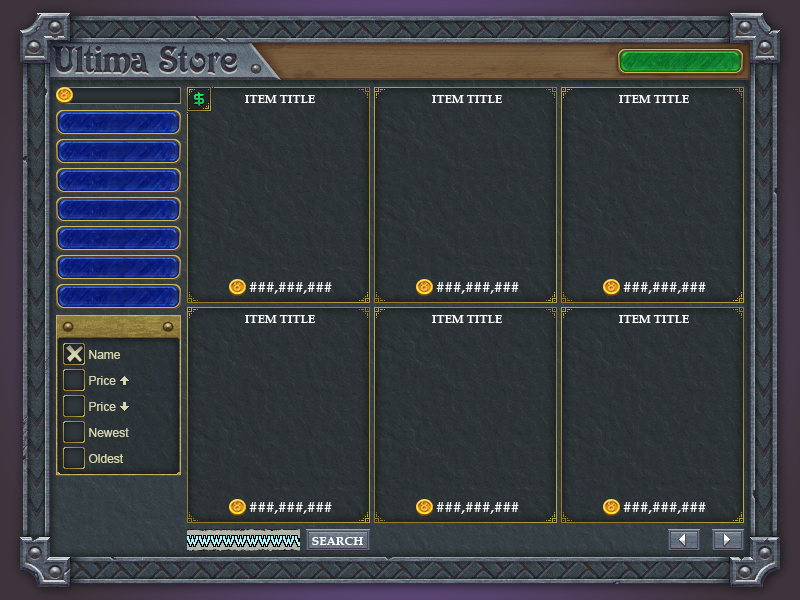Go to the next page arrow
Viewport: 800px width, 600px height.
coord(727,540)
